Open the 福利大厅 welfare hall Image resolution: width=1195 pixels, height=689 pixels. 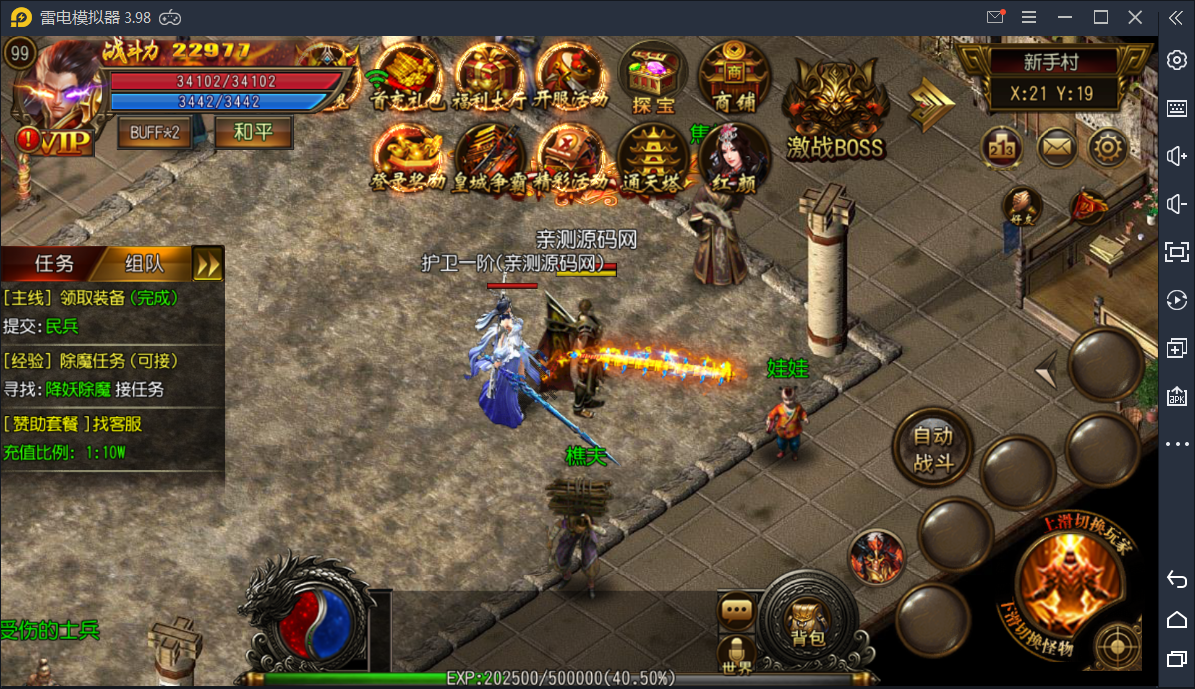coord(490,77)
